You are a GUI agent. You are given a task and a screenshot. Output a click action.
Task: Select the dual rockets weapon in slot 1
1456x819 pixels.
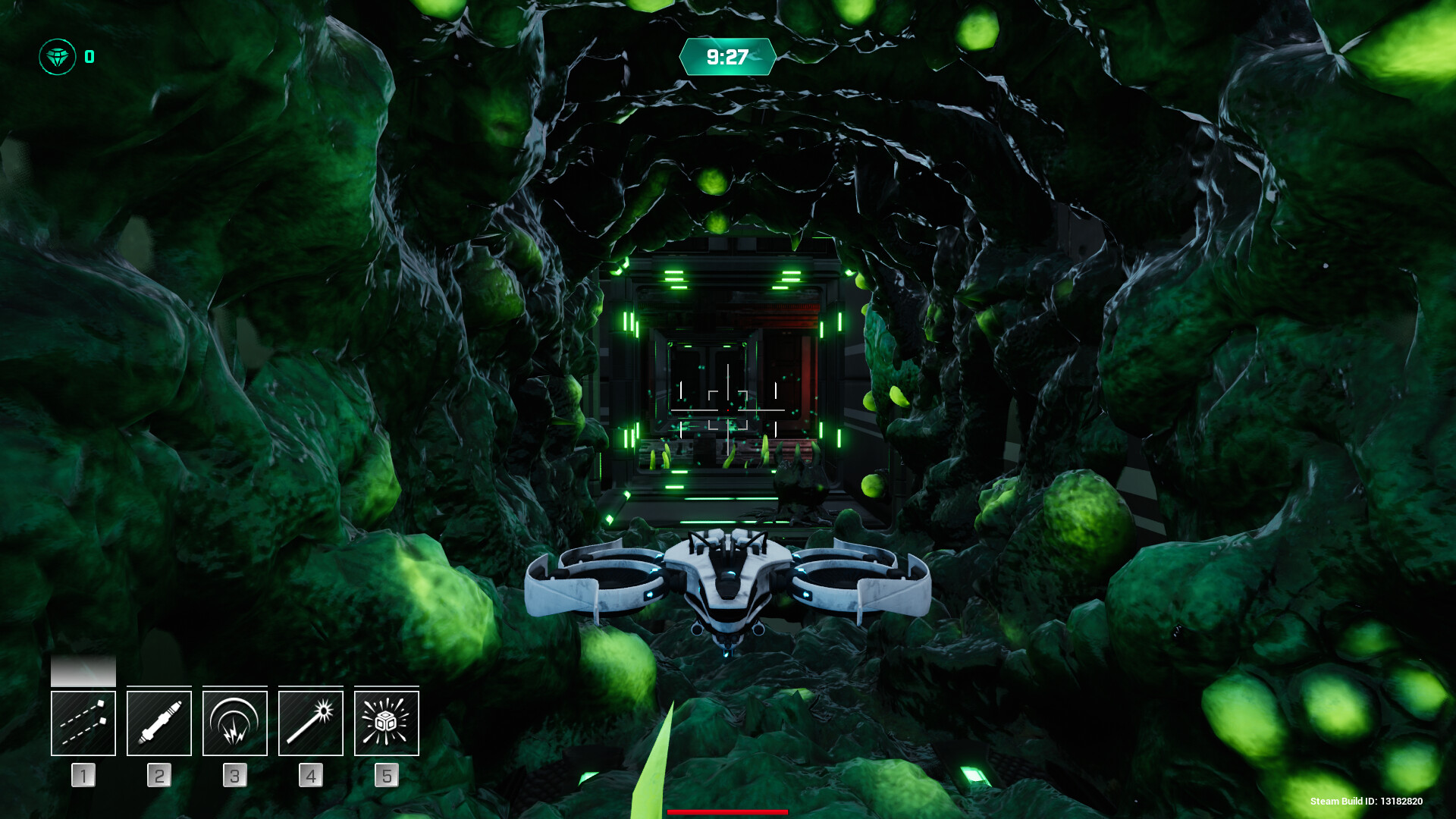tap(83, 722)
